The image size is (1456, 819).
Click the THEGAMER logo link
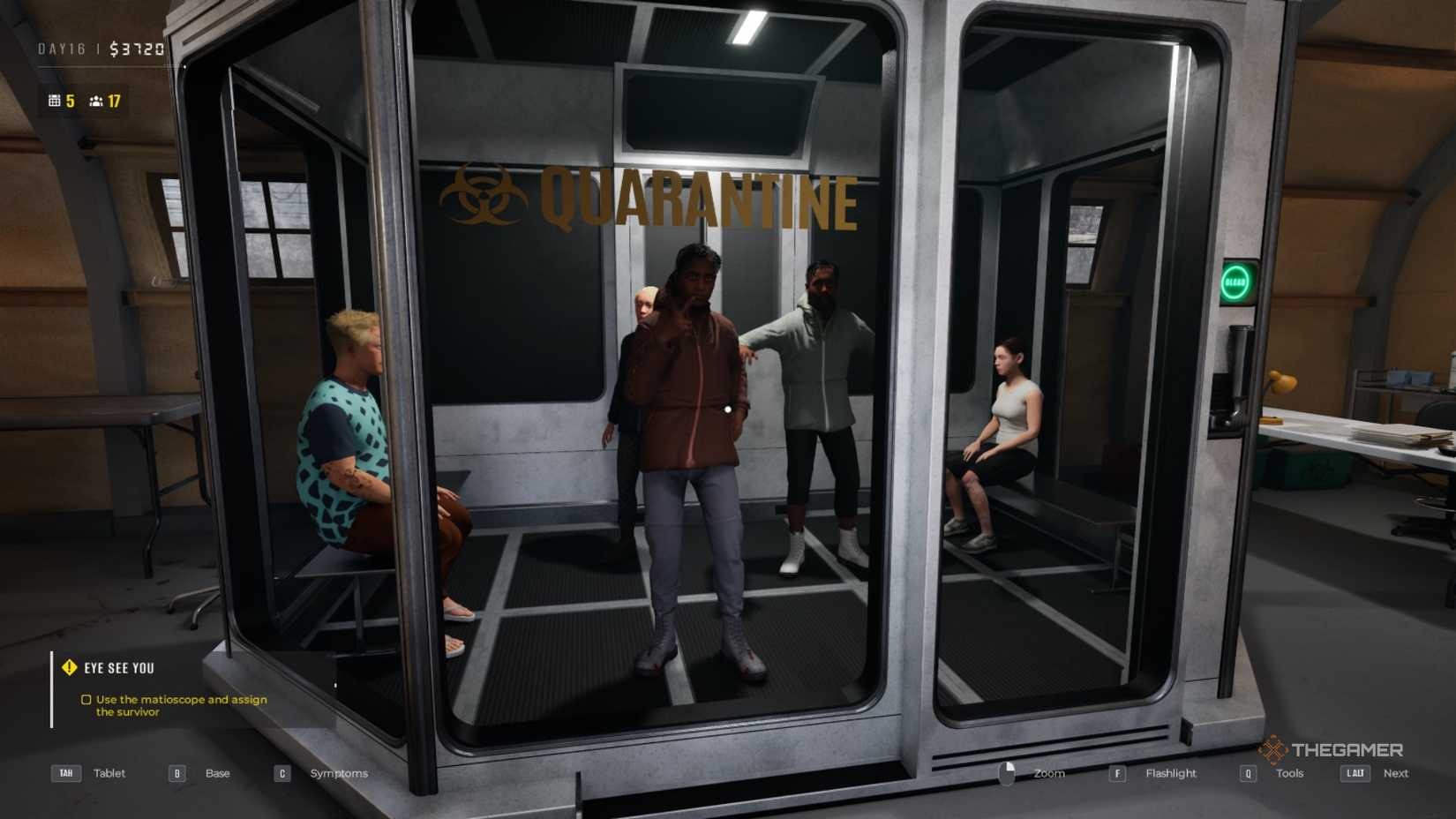1334,750
